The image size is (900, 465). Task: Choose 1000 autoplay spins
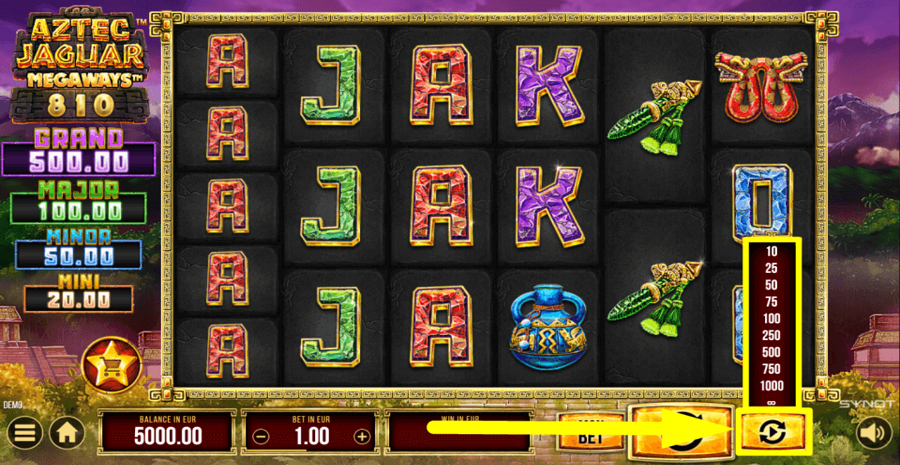[771, 386]
